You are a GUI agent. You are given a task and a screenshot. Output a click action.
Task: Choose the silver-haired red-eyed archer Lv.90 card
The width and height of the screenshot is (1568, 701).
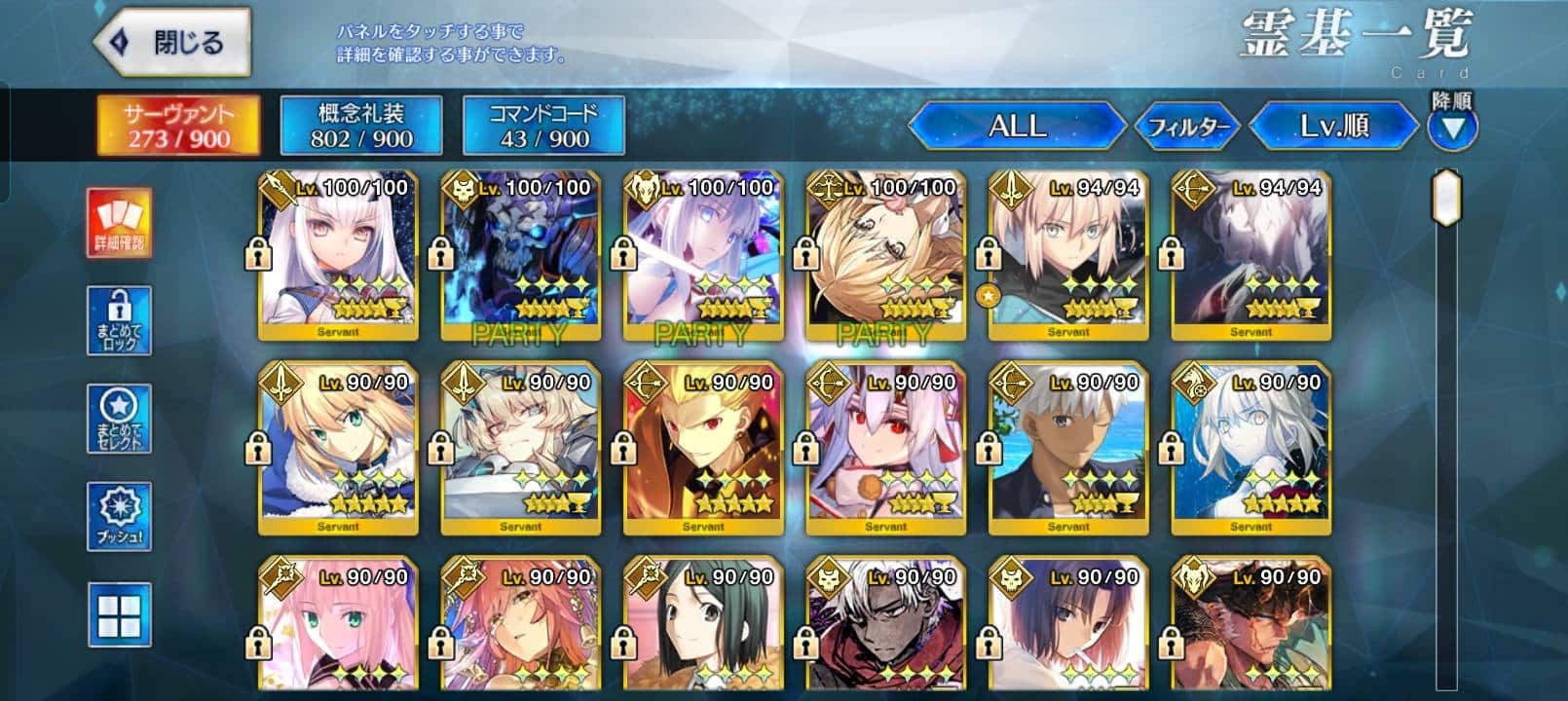(886, 448)
